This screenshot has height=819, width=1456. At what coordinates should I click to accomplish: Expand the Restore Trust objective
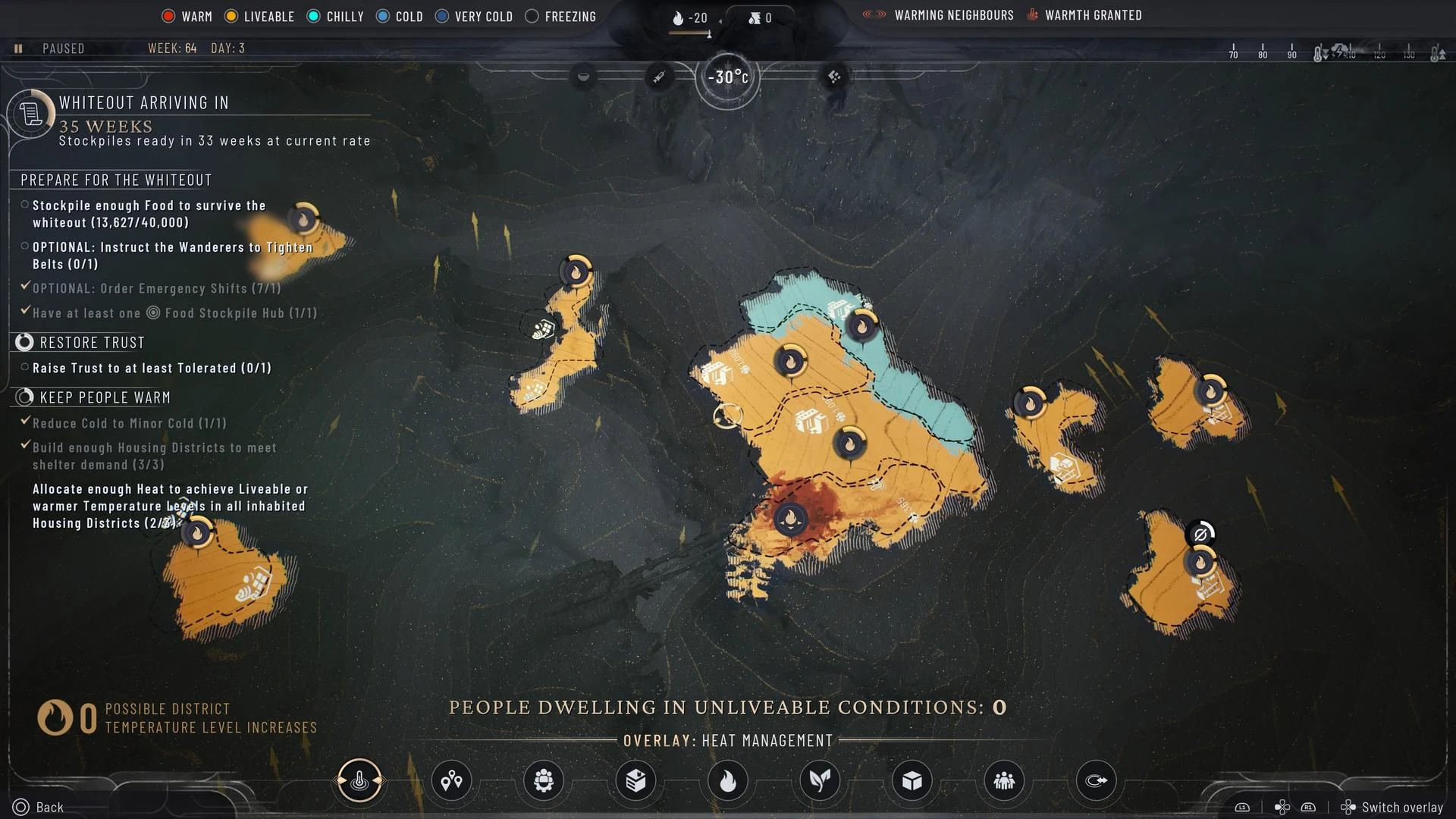pos(24,343)
